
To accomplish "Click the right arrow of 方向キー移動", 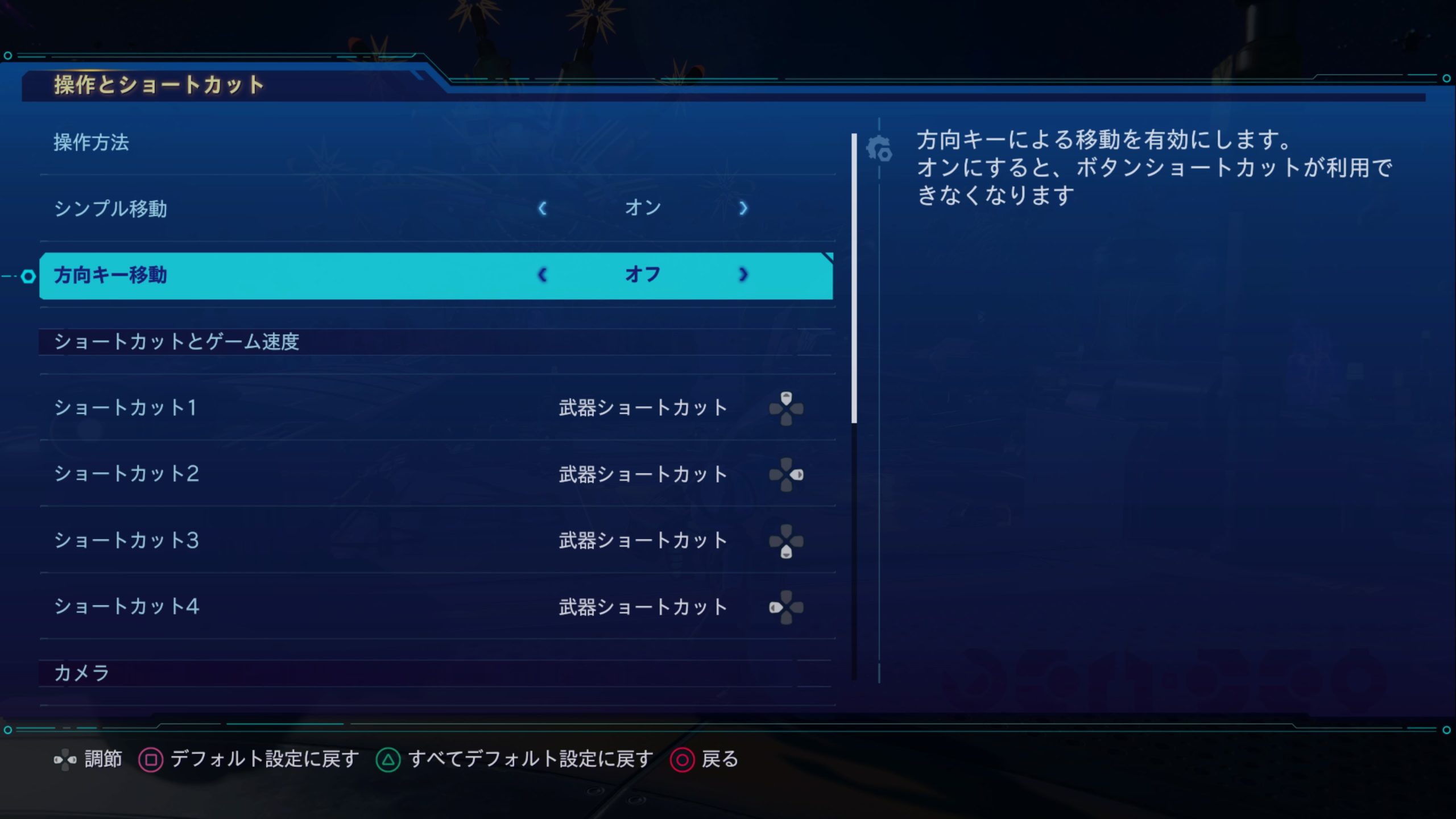I will tap(744, 275).
